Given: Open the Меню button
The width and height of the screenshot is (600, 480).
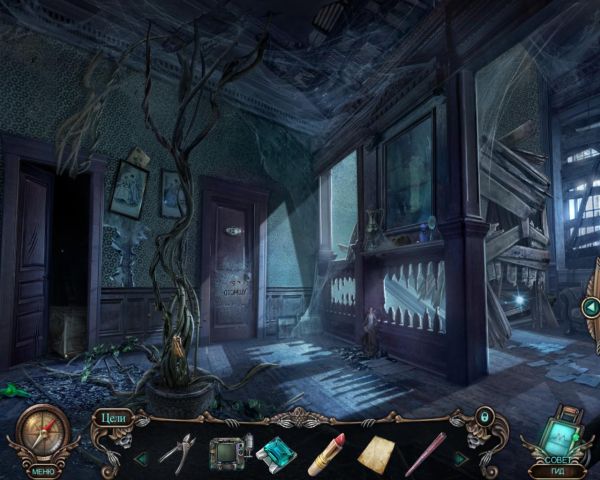Looking at the screenshot, I should pyautogui.click(x=43, y=471).
